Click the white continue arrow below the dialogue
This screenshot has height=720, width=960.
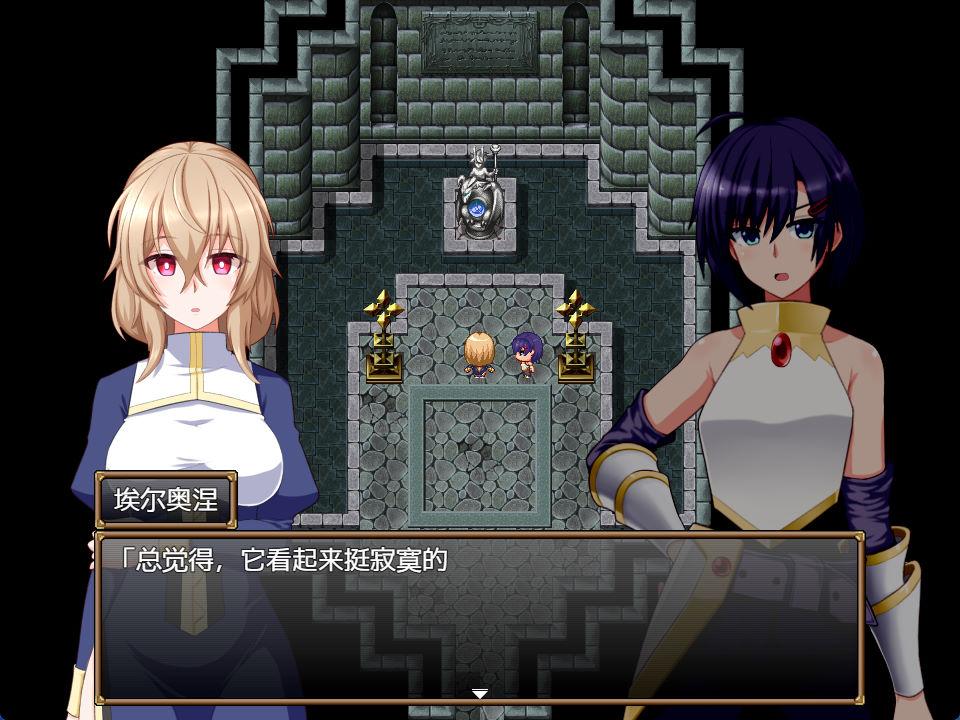480,693
